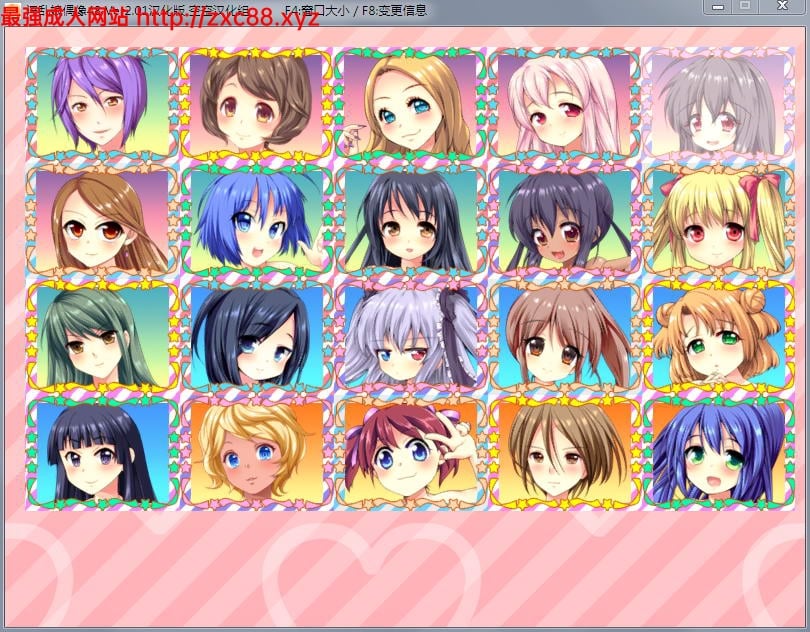The height and width of the screenshot is (632, 810).
Task: Minimize the game window
Action: [x=717, y=7]
